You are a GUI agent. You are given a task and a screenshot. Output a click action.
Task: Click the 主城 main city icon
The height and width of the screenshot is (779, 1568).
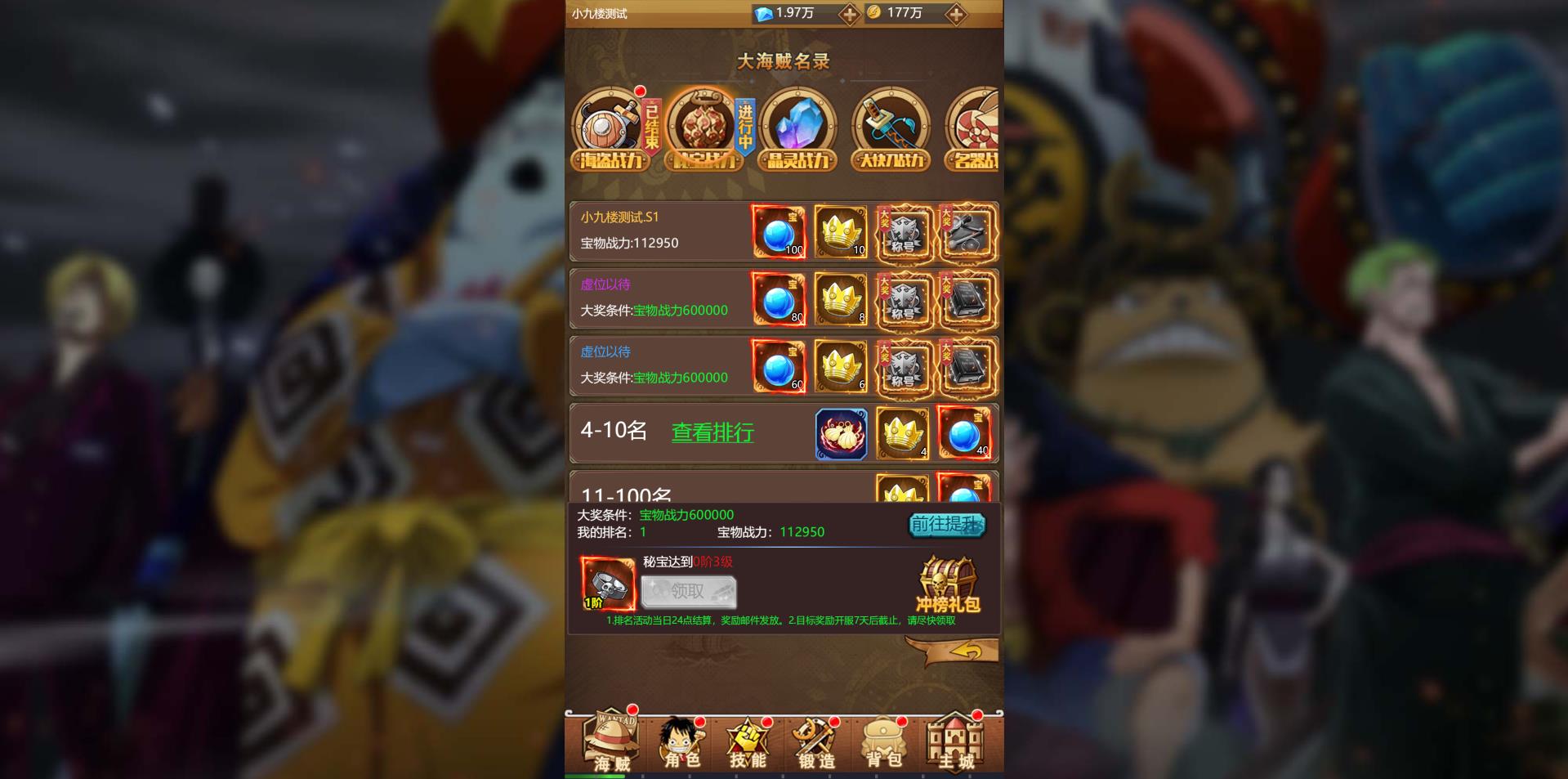[x=954, y=740]
